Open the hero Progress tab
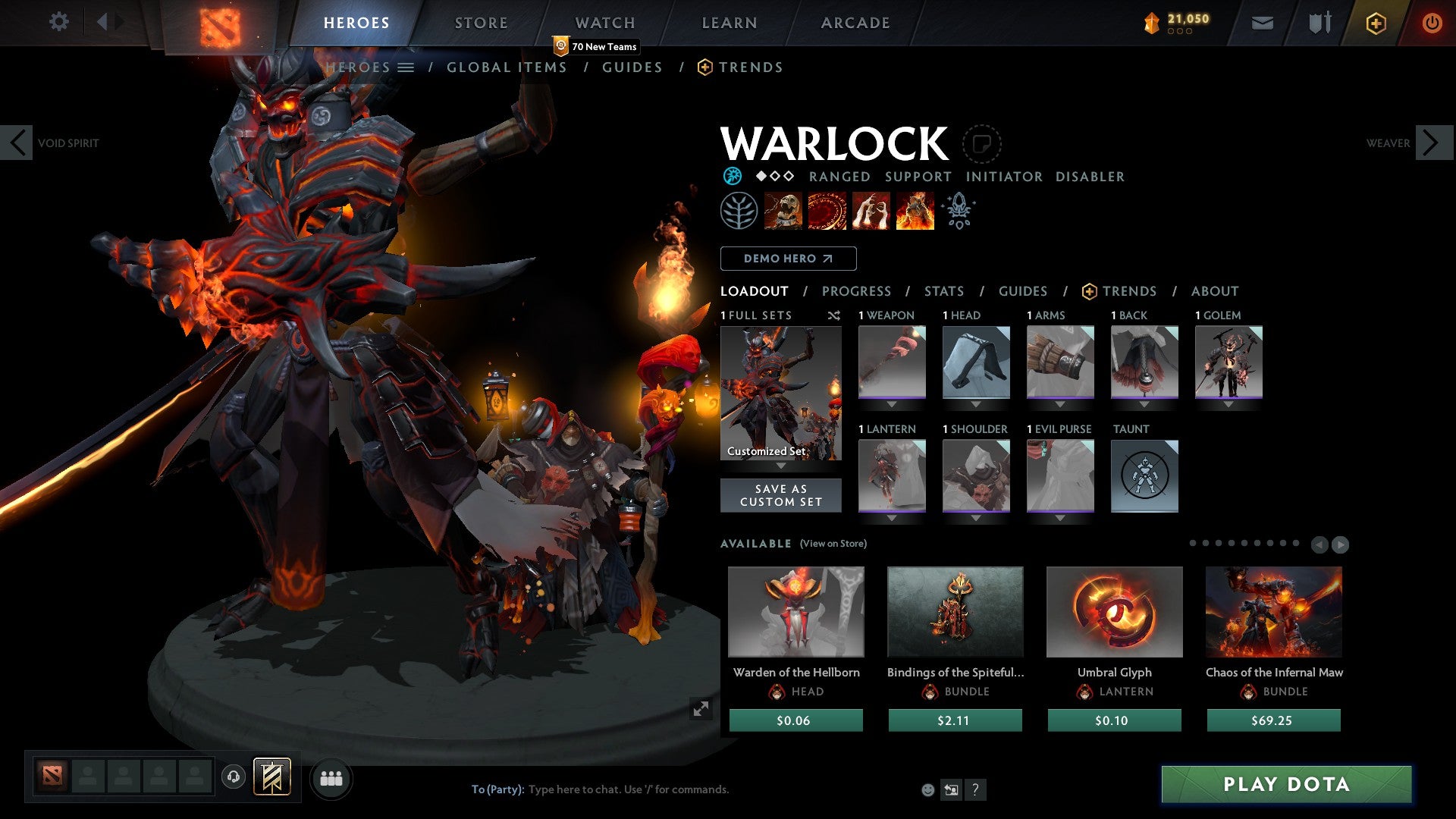This screenshot has width=1456, height=819. (856, 291)
